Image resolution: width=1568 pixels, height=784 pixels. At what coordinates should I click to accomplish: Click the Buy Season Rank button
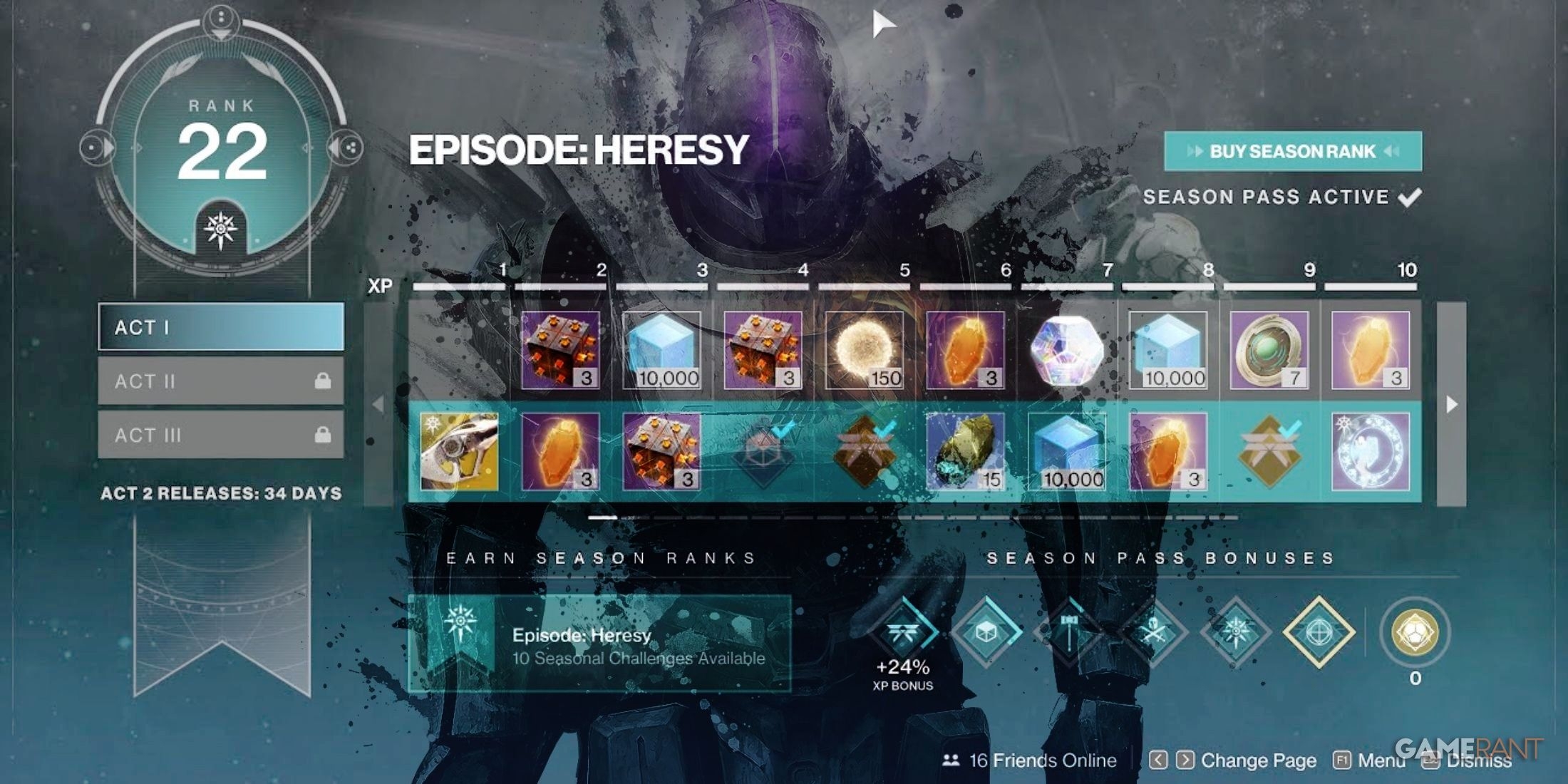tap(1292, 151)
